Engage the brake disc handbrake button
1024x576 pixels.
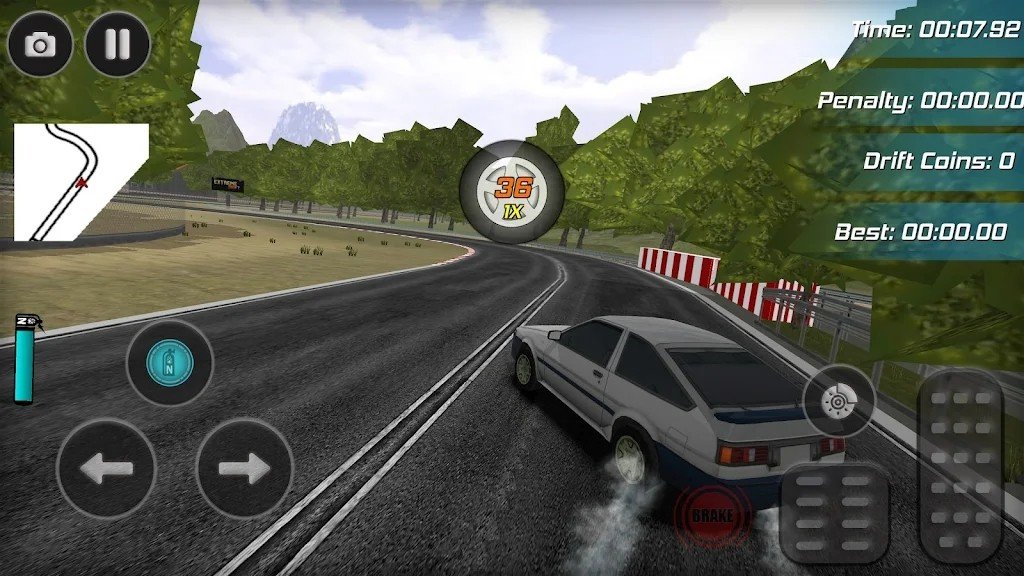tap(838, 401)
